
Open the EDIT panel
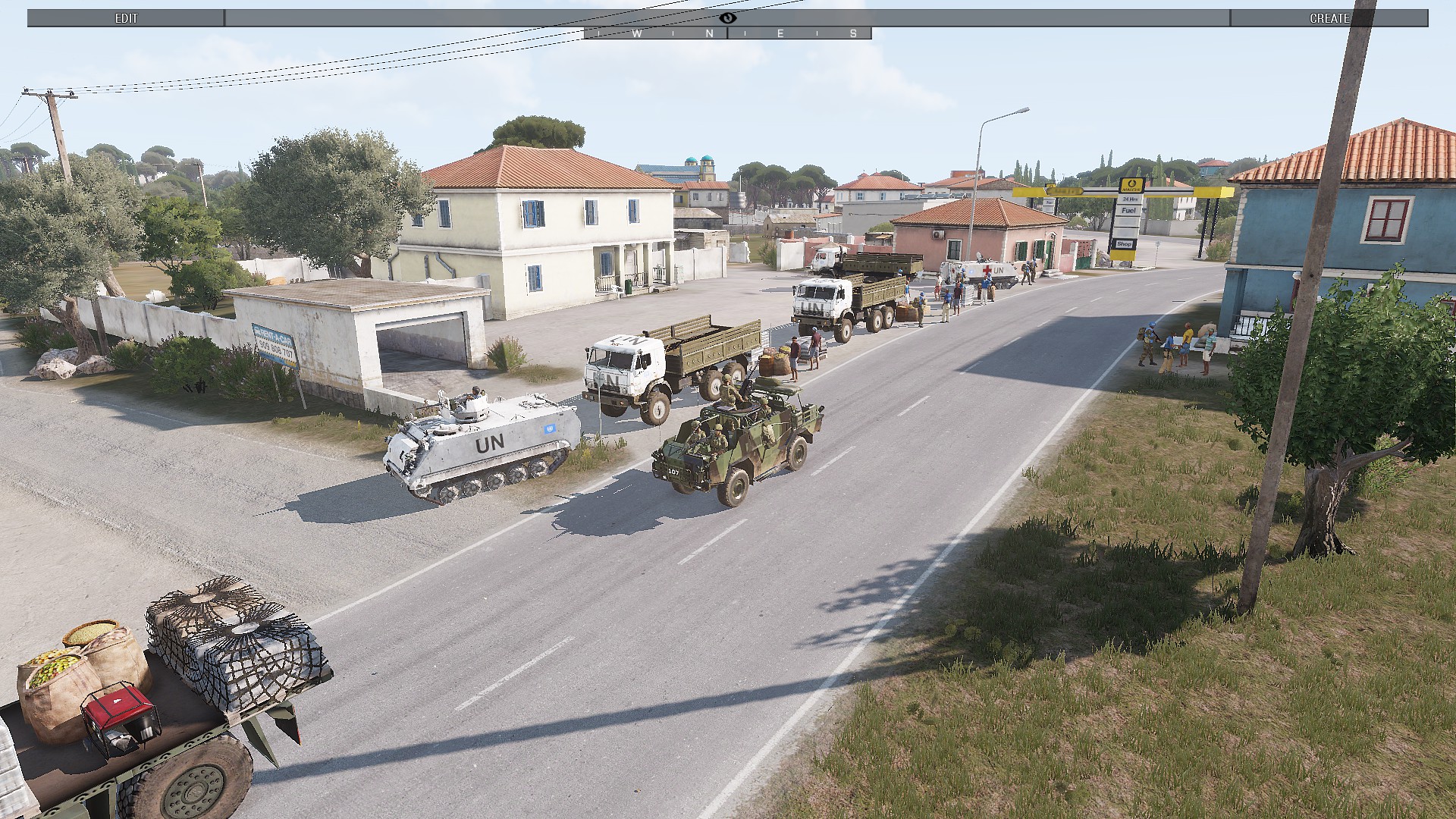coord(126,18)
